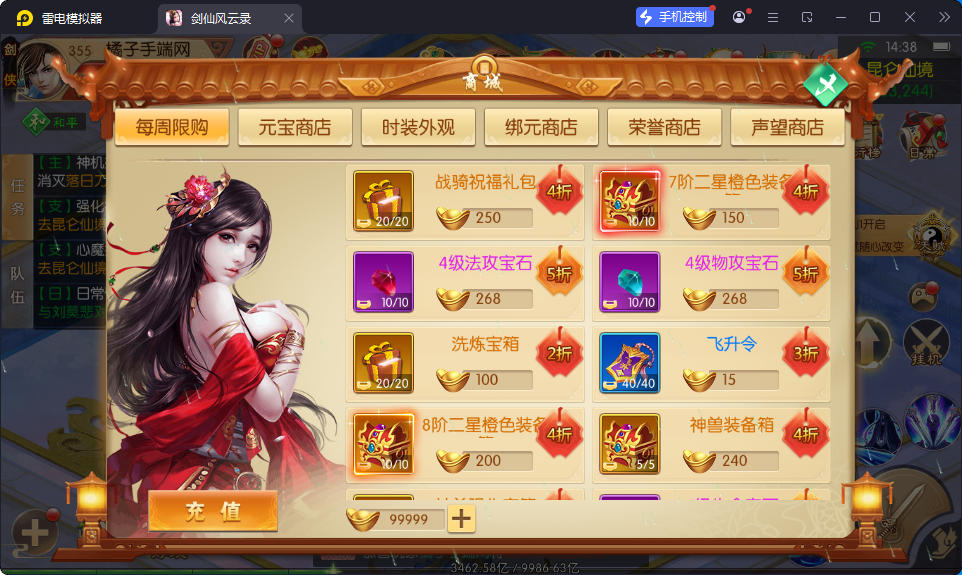
Task: Add more yuanbao with the plus button
Action: pos(461,518)
